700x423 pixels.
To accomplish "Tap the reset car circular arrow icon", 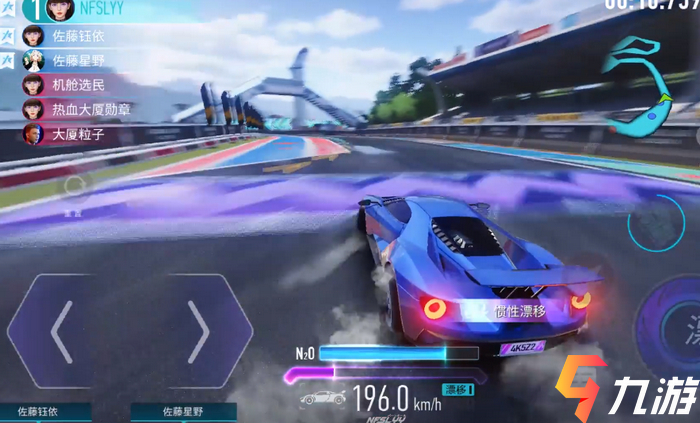I will tap(74, 185).
